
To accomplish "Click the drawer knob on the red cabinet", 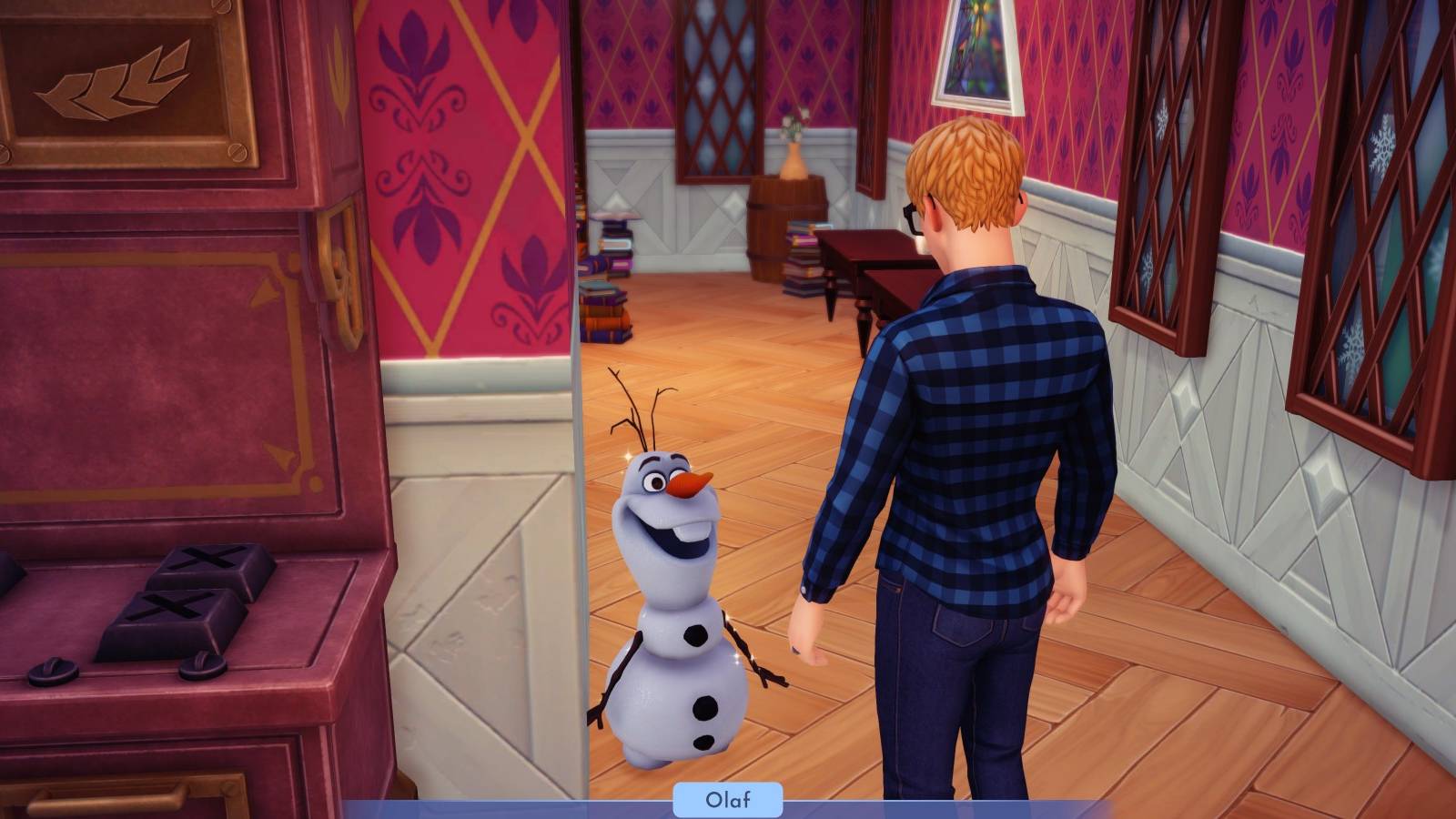I will coord(50,673).
